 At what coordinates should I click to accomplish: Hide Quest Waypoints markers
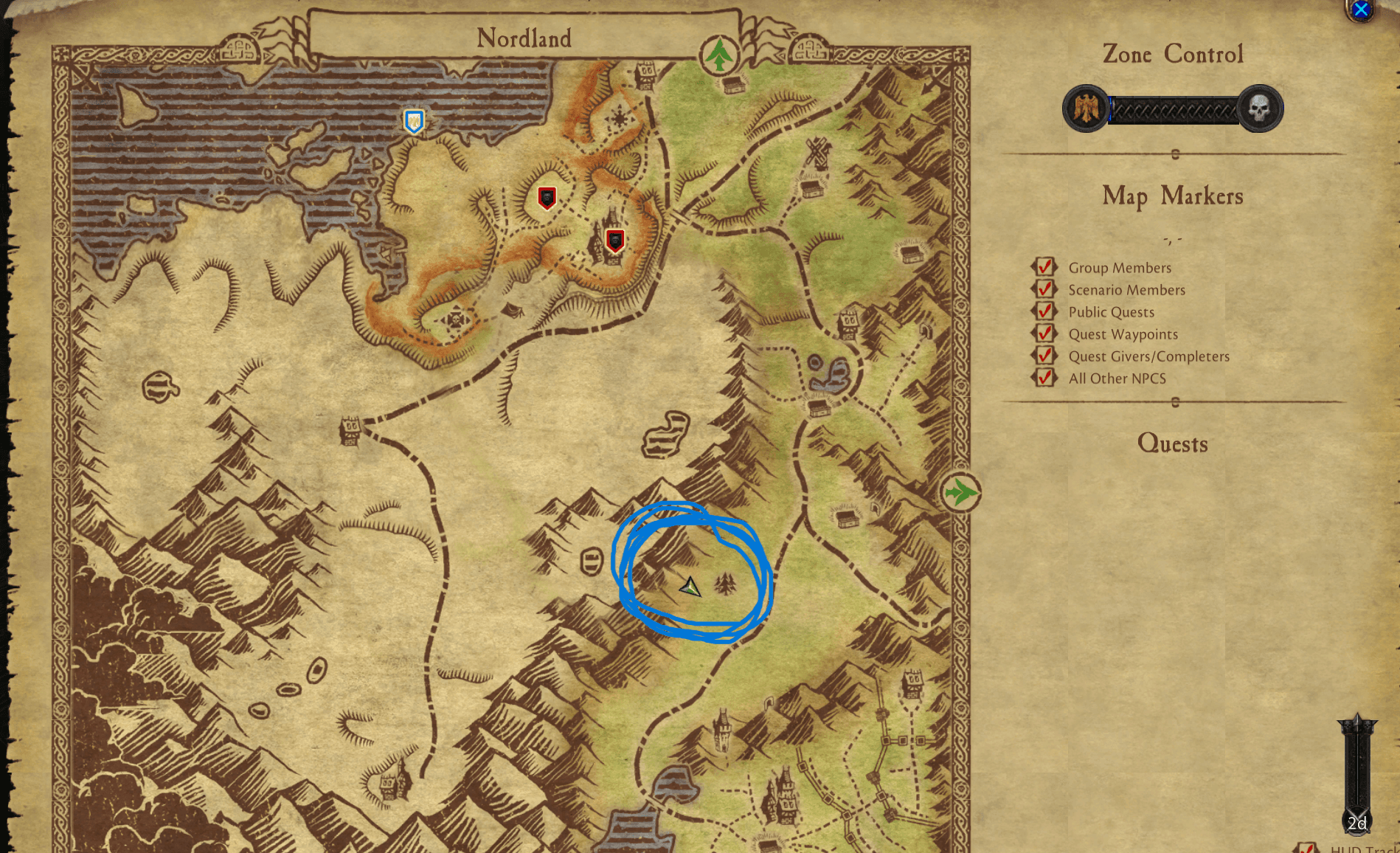pos(1044,334)
